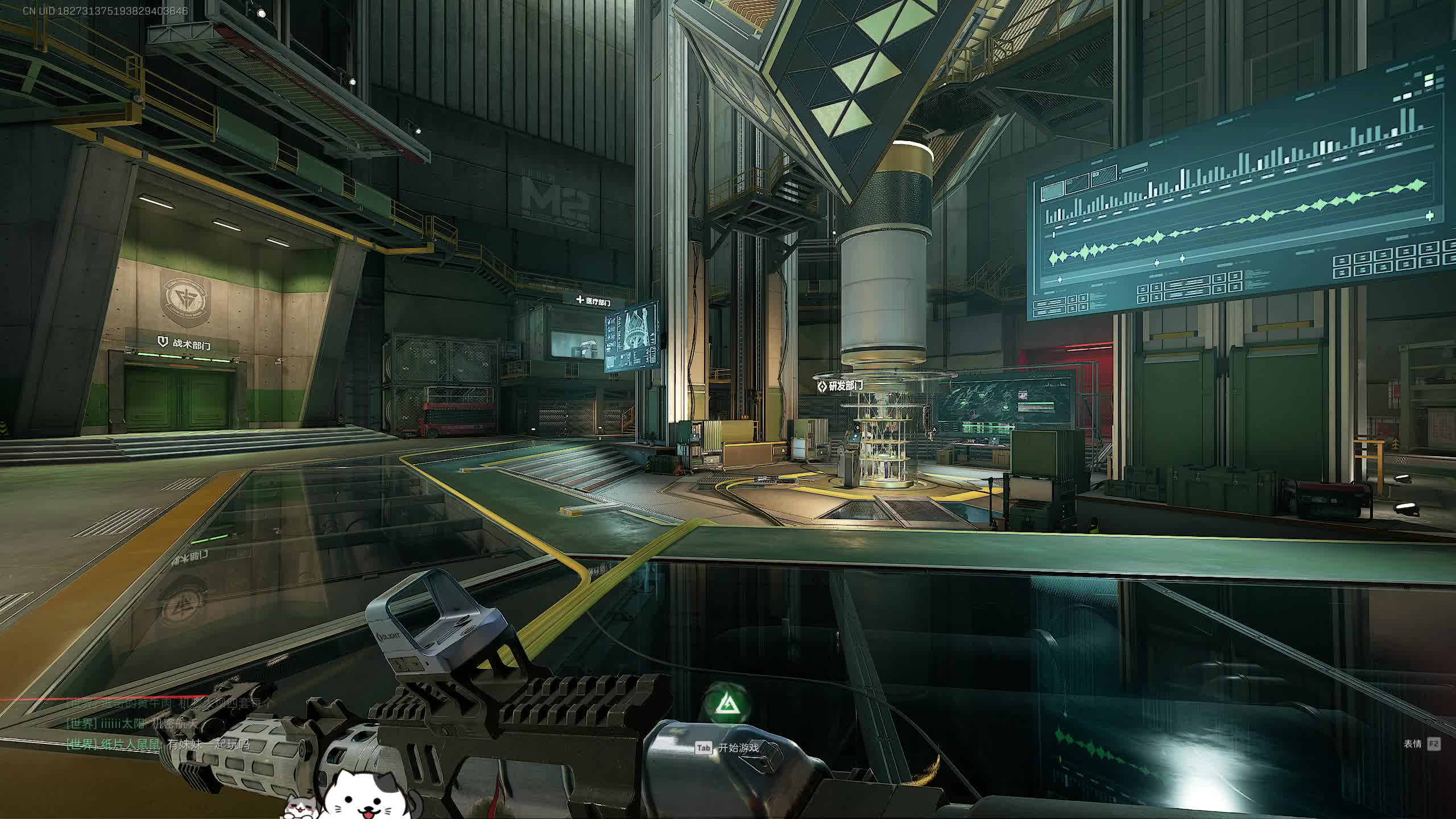
Task: Select the 战术部门 tactical department marker
Action: (185, 343)
